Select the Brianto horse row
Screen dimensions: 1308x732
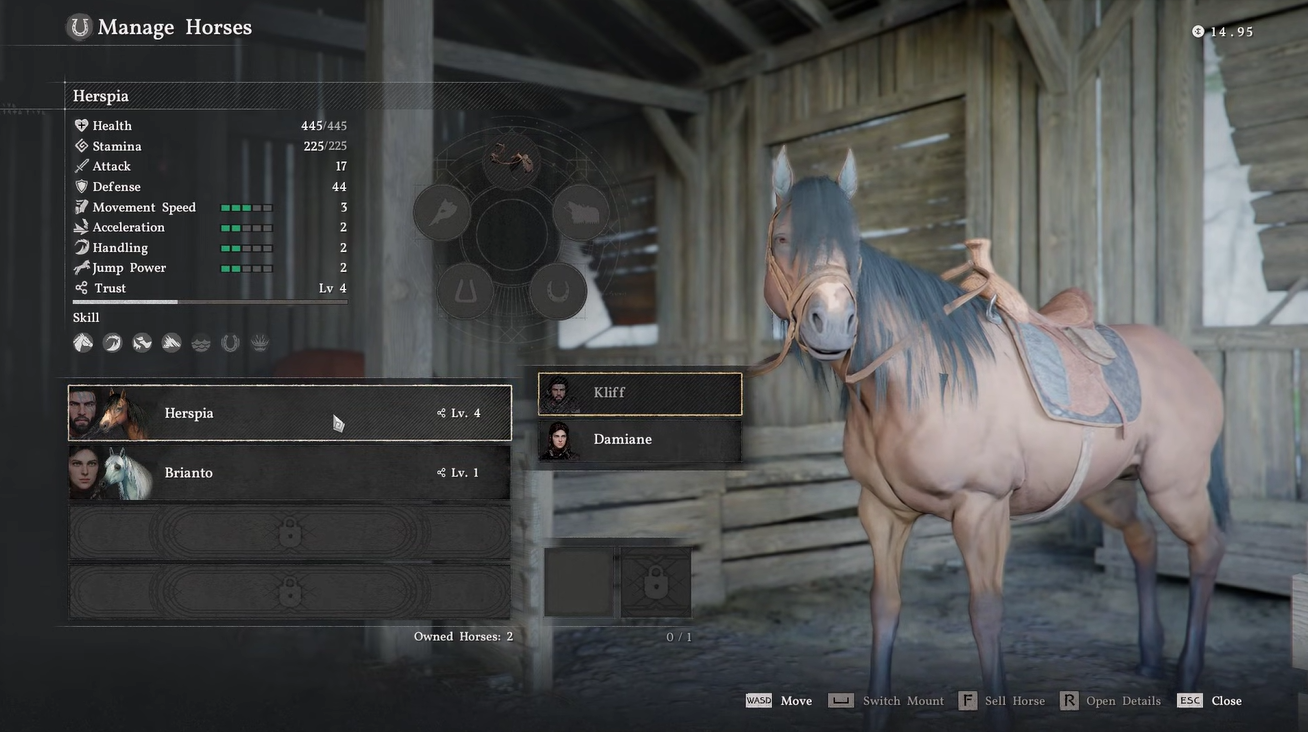(289, 473)
